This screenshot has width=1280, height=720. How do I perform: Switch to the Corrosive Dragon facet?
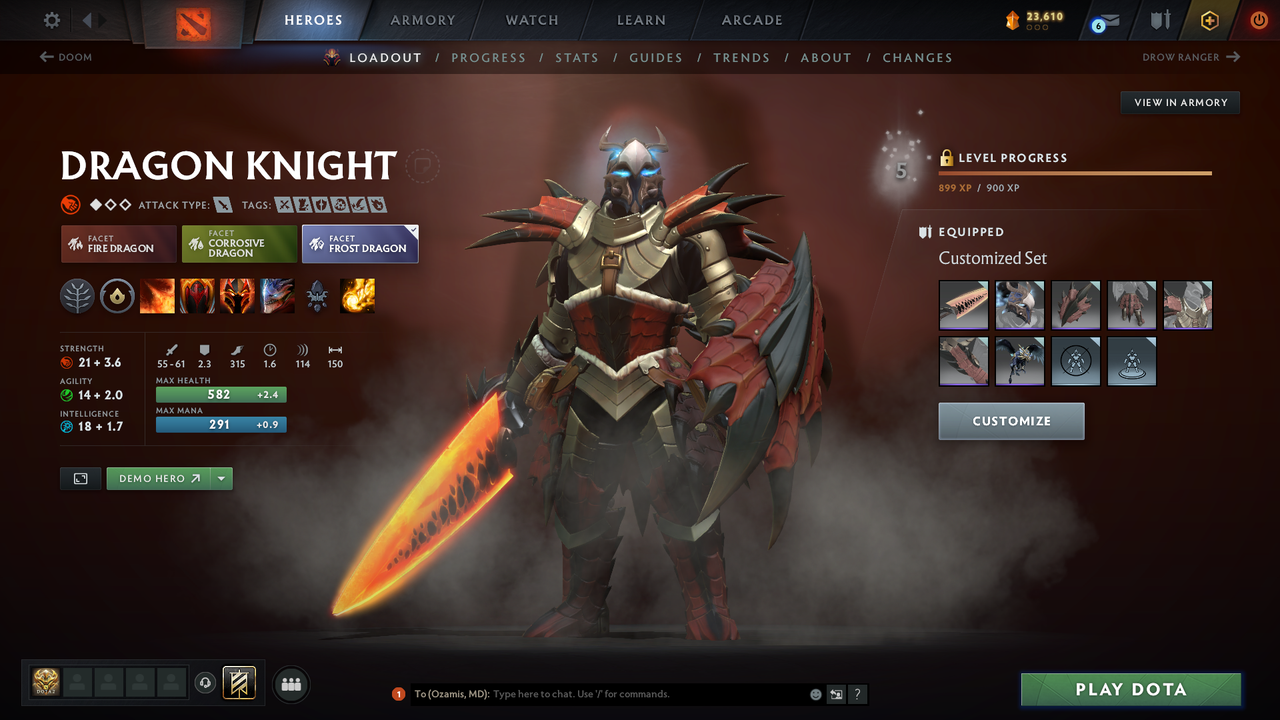tap(239, 243)
